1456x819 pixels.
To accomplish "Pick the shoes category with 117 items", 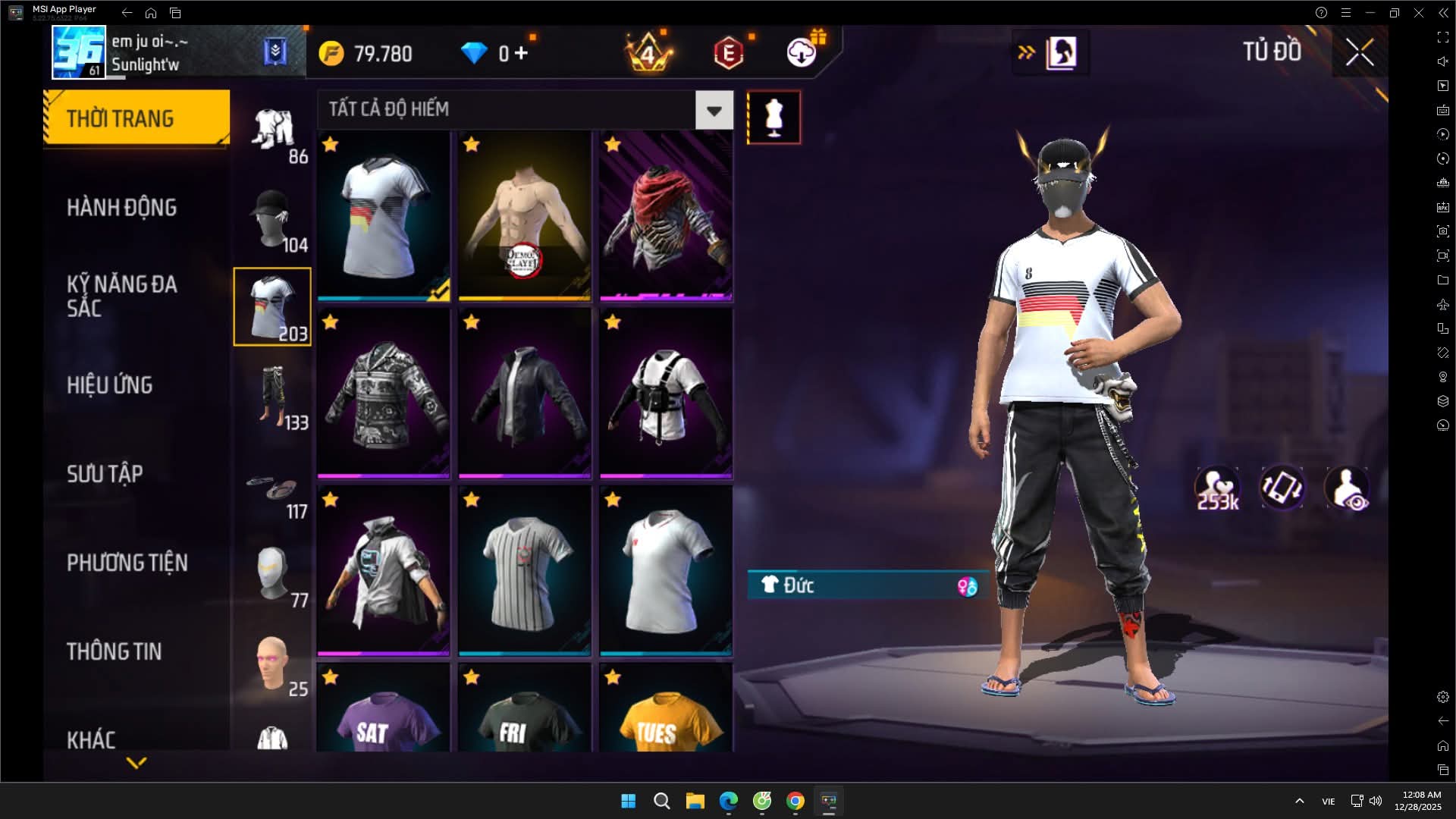I will [273, 491].
